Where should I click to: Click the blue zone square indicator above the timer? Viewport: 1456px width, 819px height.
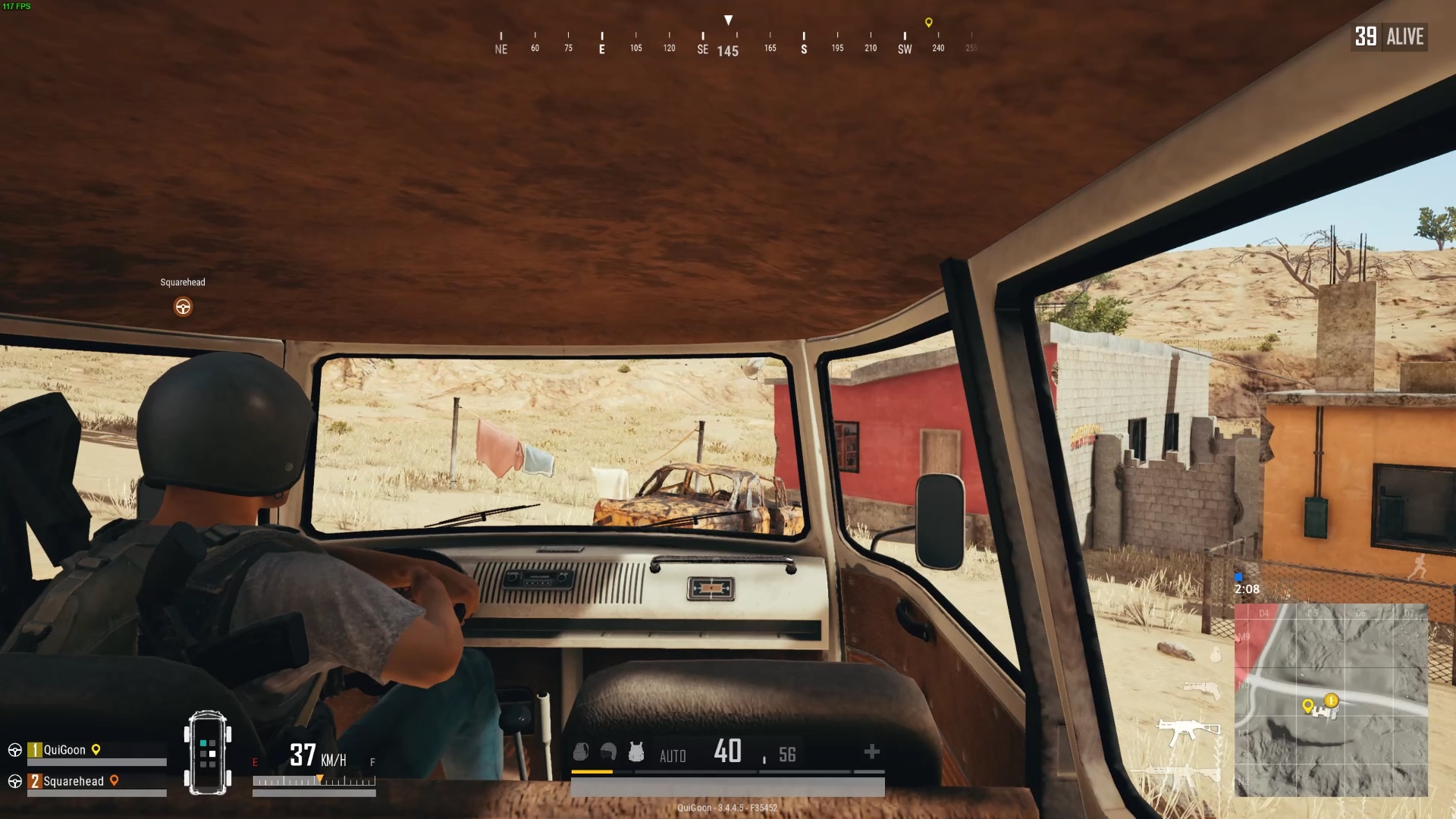tap(1238, 577)
